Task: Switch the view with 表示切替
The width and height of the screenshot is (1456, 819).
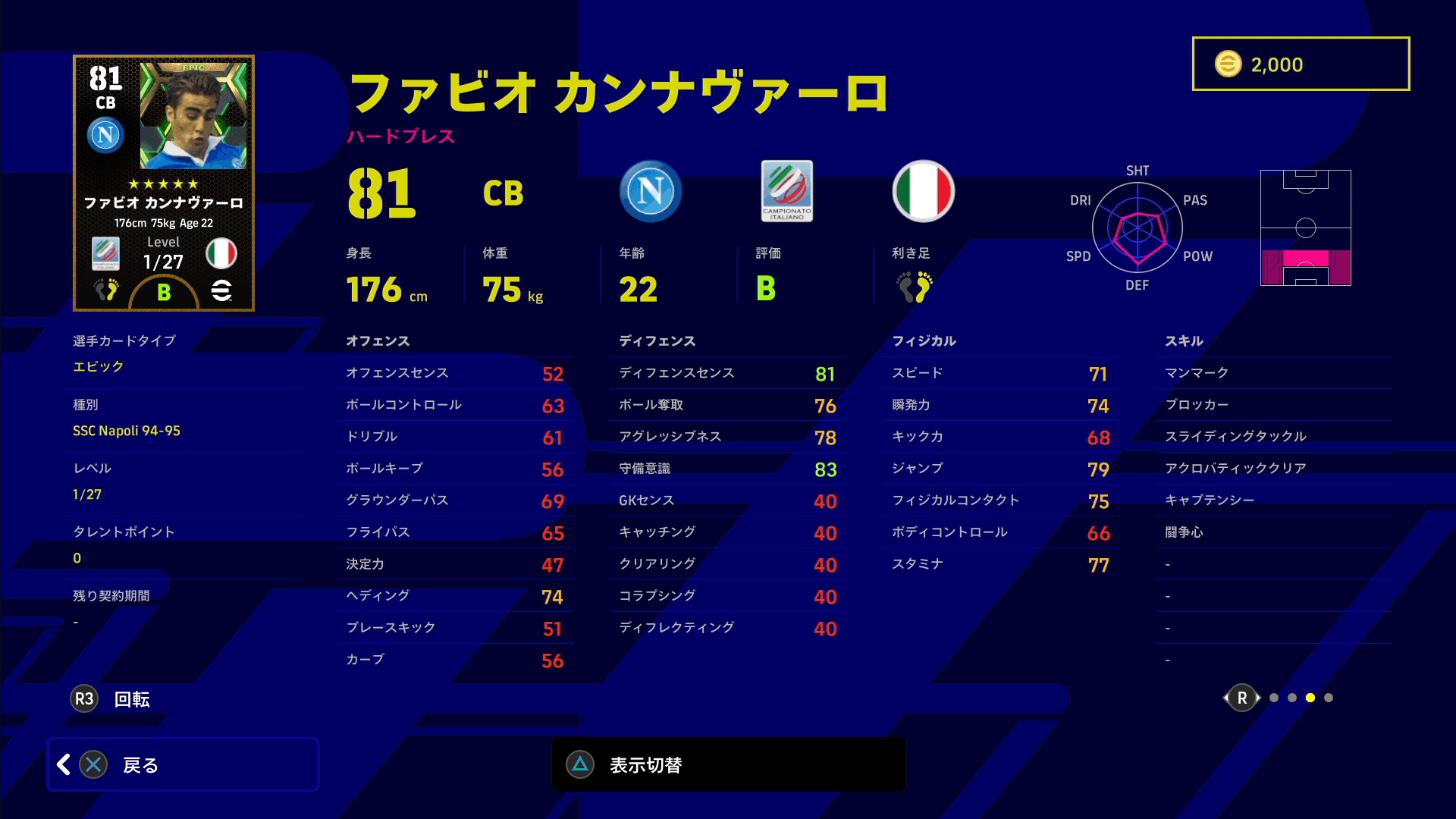Action: click(x=728, y=764)
